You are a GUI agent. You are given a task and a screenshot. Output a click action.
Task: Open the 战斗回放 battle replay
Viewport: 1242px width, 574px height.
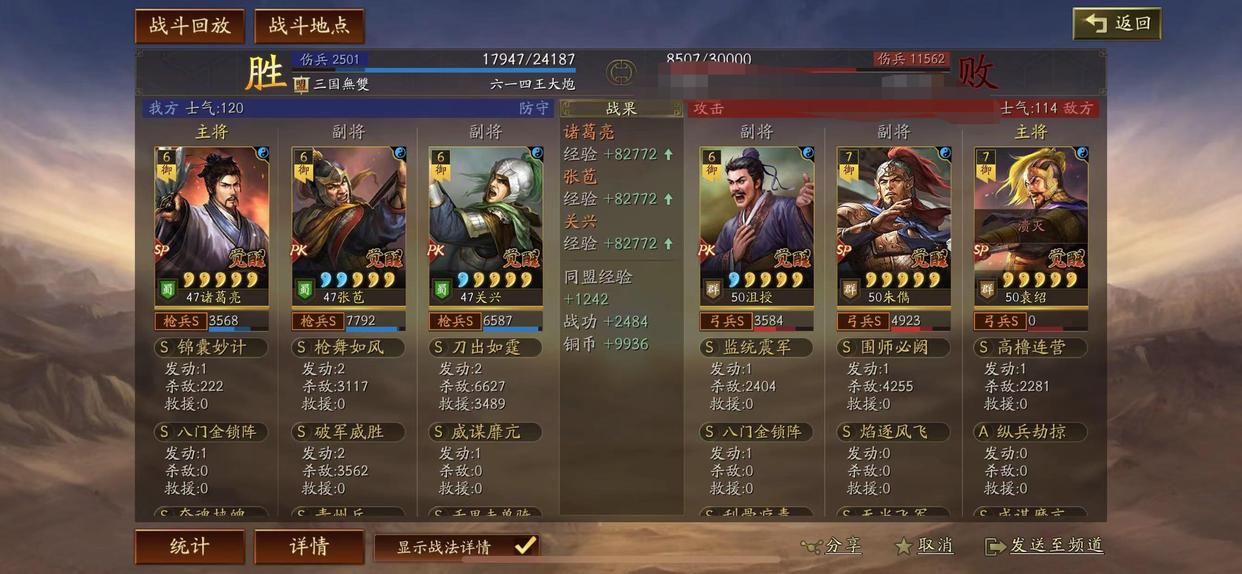coord(190,26)
